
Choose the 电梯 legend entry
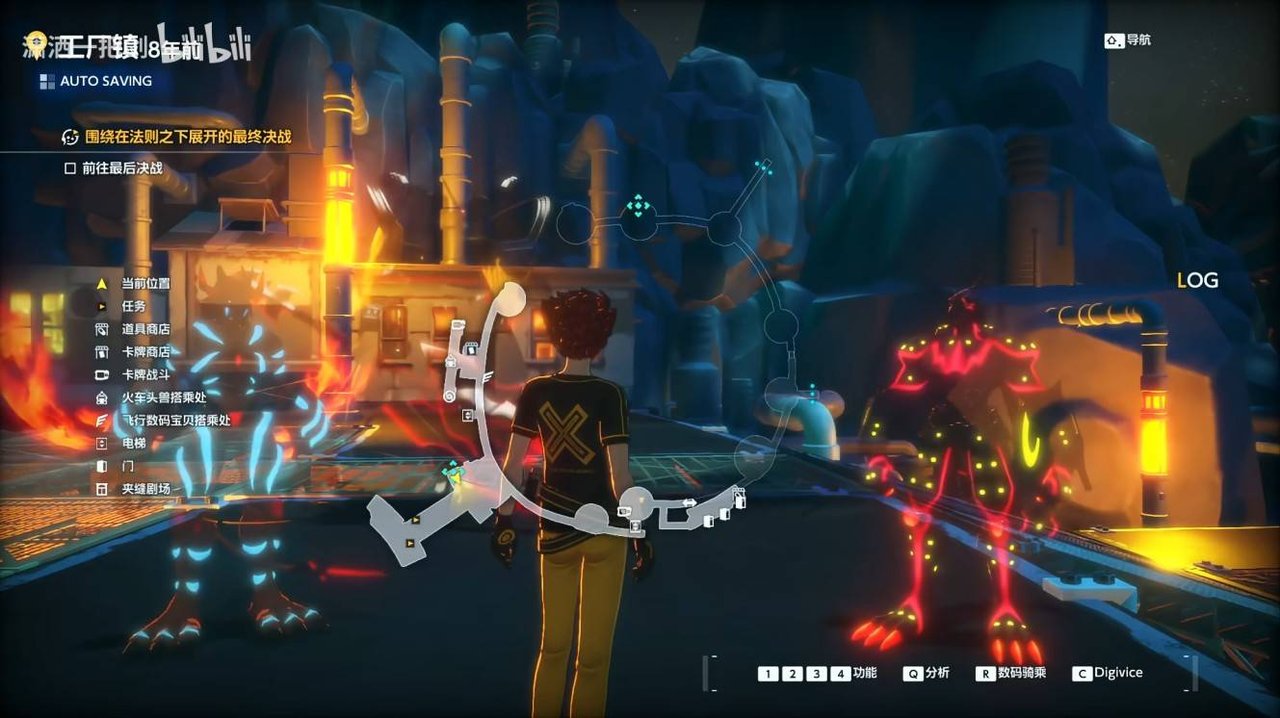pos(133,443)
